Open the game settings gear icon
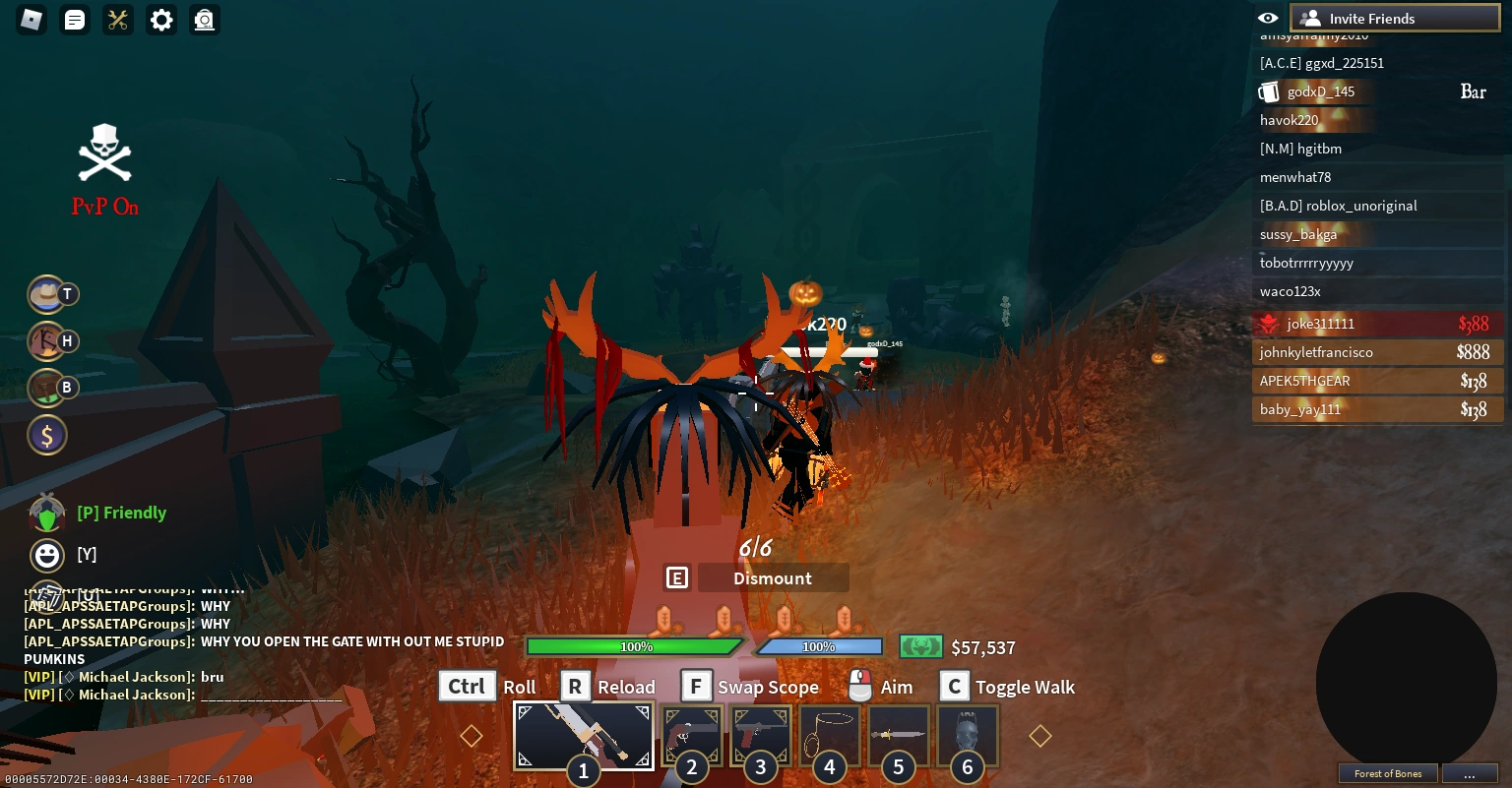 [x=160, y=20]
